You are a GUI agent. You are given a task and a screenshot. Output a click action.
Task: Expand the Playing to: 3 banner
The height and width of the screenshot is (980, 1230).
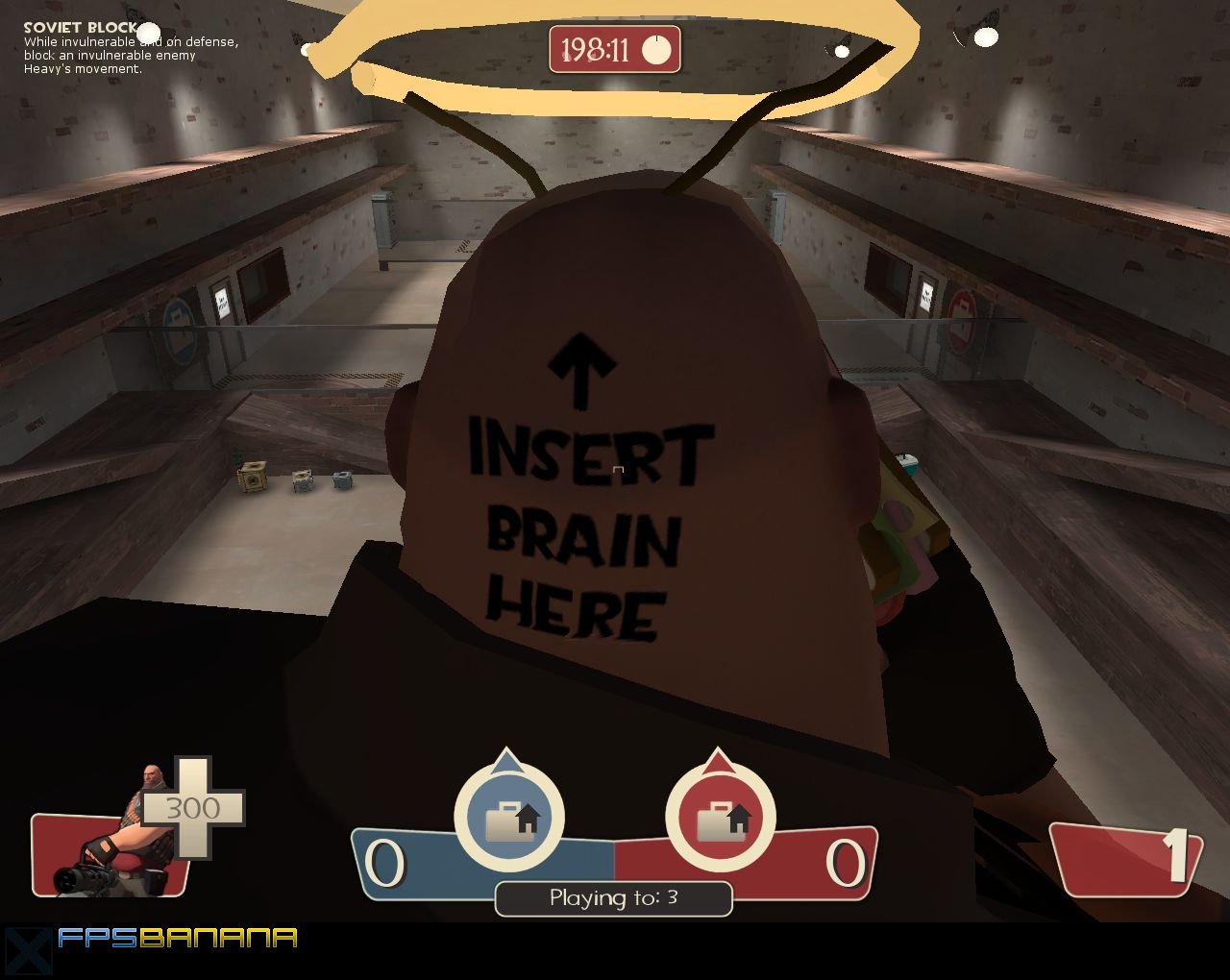coord(612,898)
